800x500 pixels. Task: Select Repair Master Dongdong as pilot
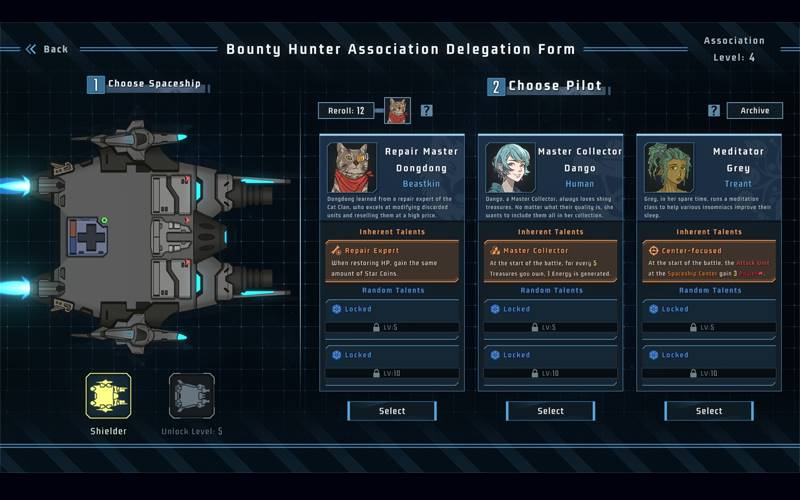[x=392, y=411]
